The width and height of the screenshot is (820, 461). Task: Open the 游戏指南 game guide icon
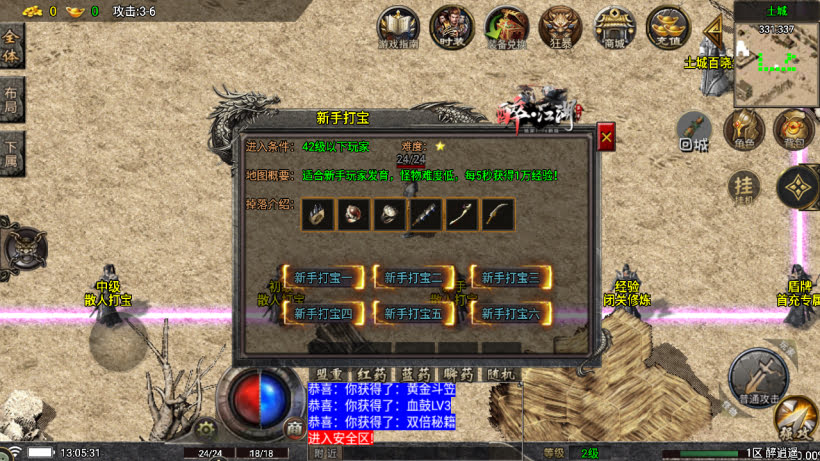[x=398, y=27]
